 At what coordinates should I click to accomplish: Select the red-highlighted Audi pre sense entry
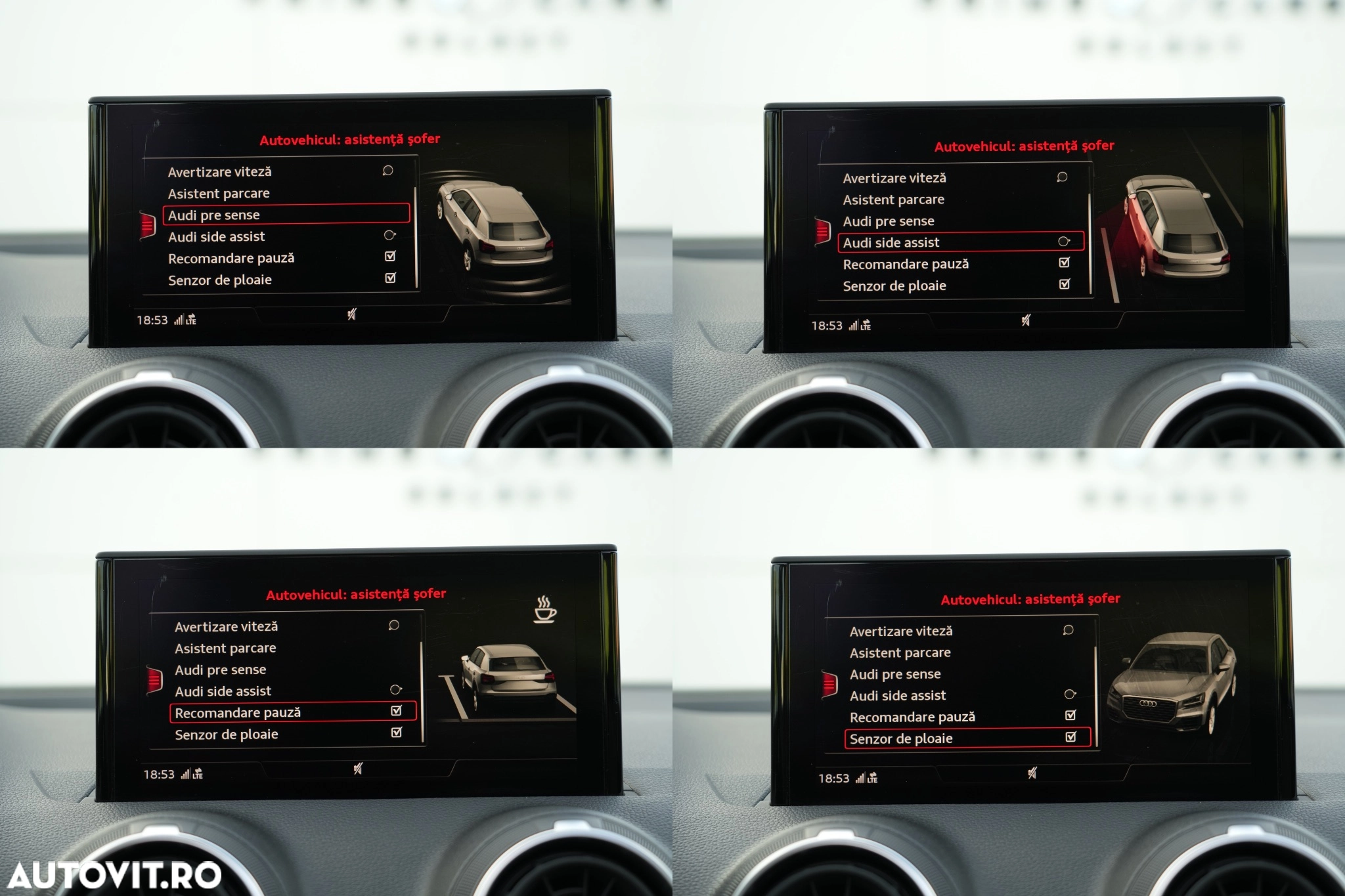[286, 215]
